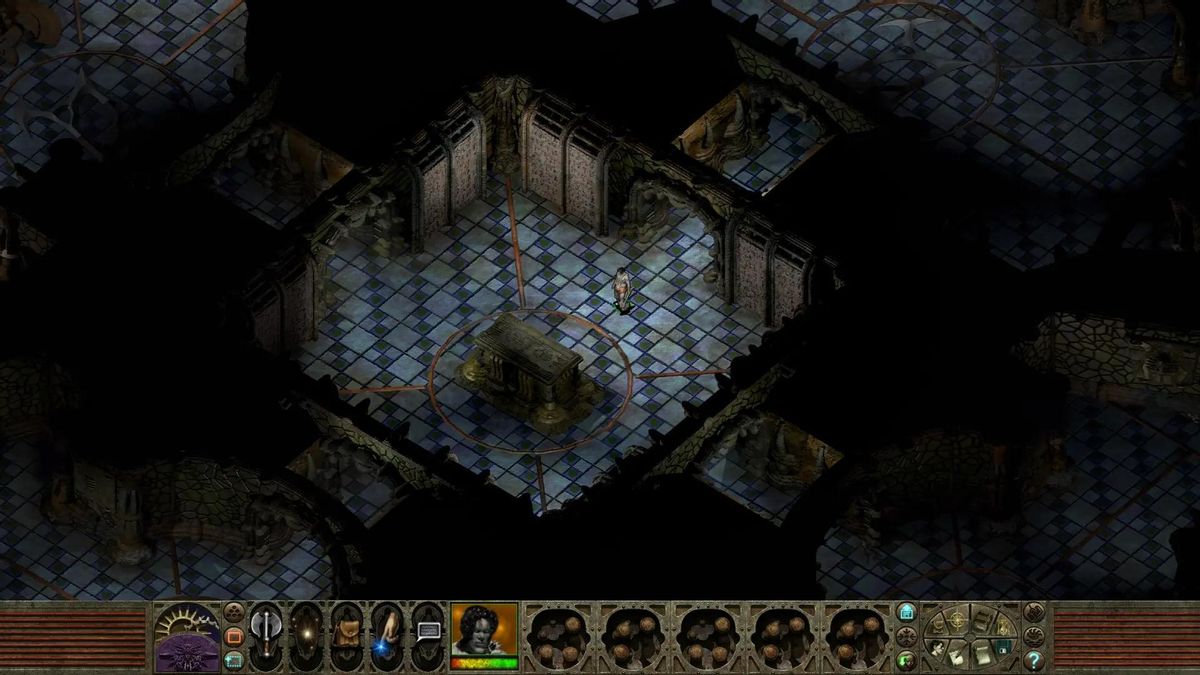Click the blue question mark help button
Image resolution: width=1200 pixels, height=675 pixels.
point(1034,660)
